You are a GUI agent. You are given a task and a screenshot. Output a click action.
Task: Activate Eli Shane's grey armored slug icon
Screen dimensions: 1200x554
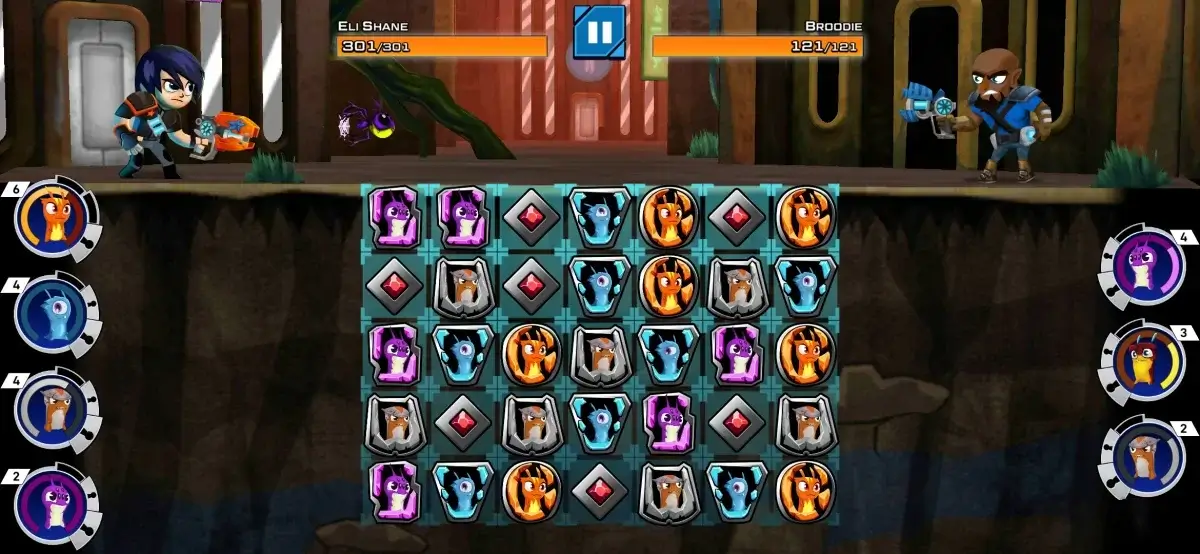[50, 408]
